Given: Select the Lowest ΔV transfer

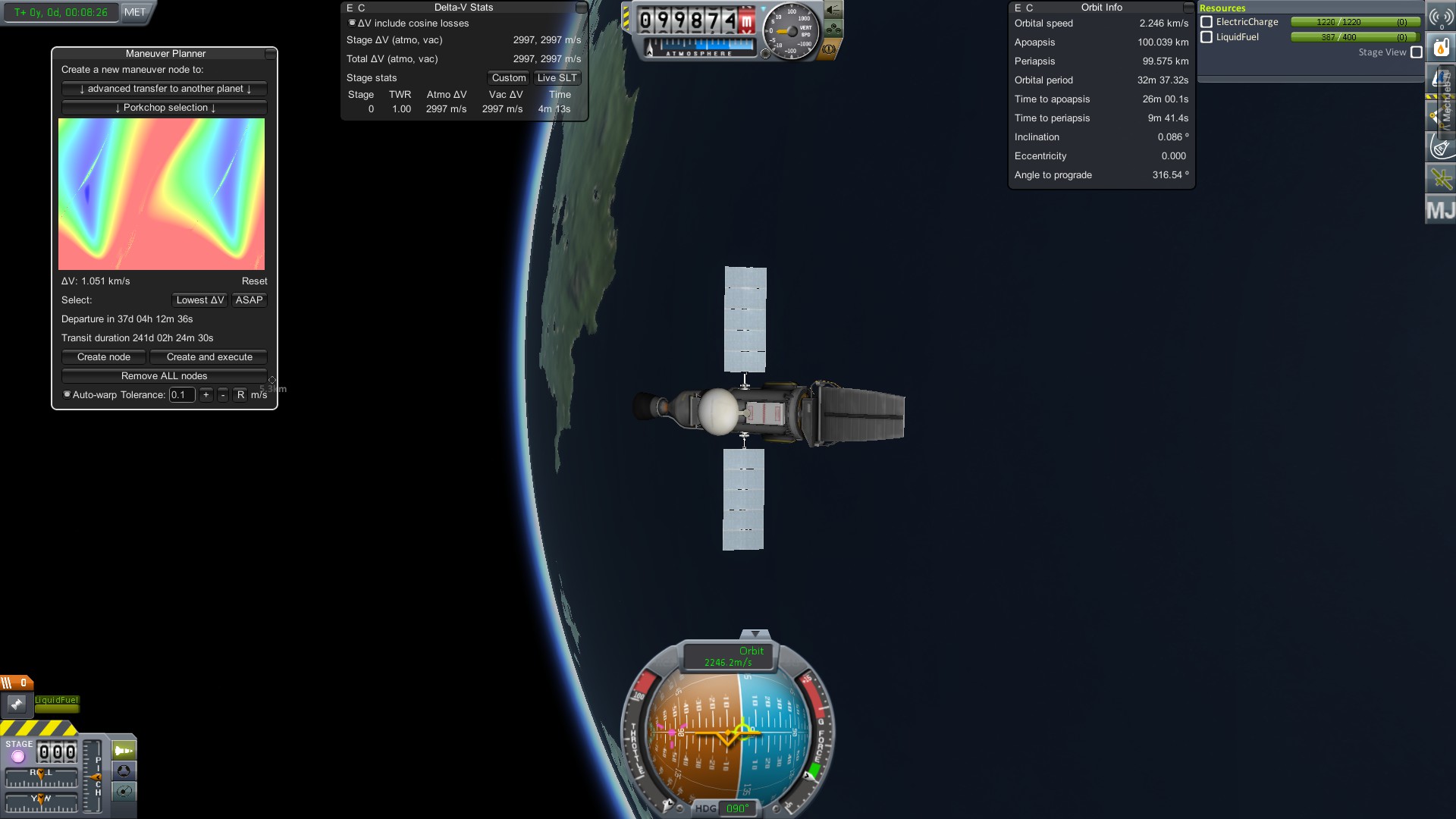Looking at the screenshot, I should pyautogui.click(x=200, y=300).
